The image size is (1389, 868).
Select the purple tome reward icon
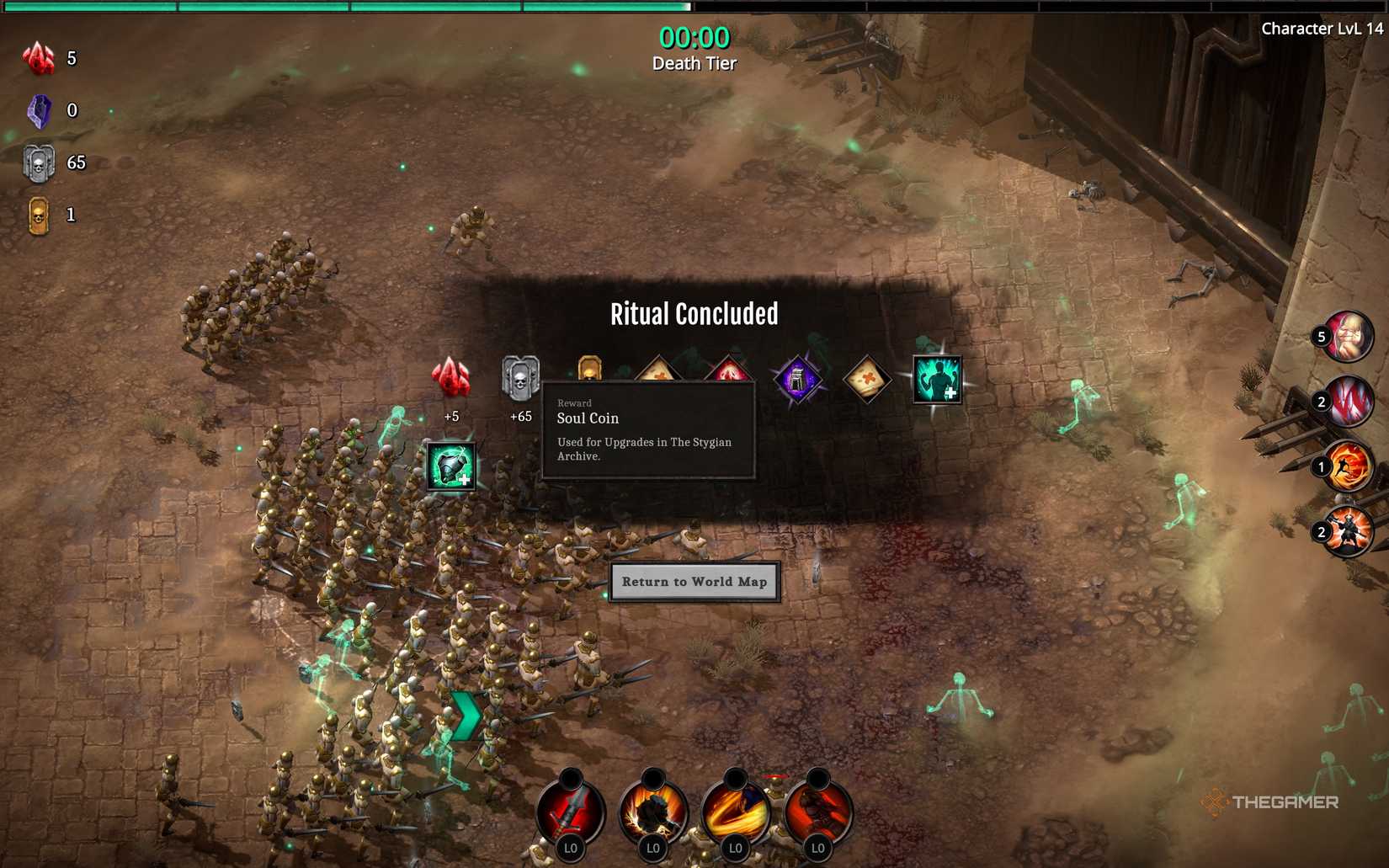pyautogui.click(x=797, y=376)
